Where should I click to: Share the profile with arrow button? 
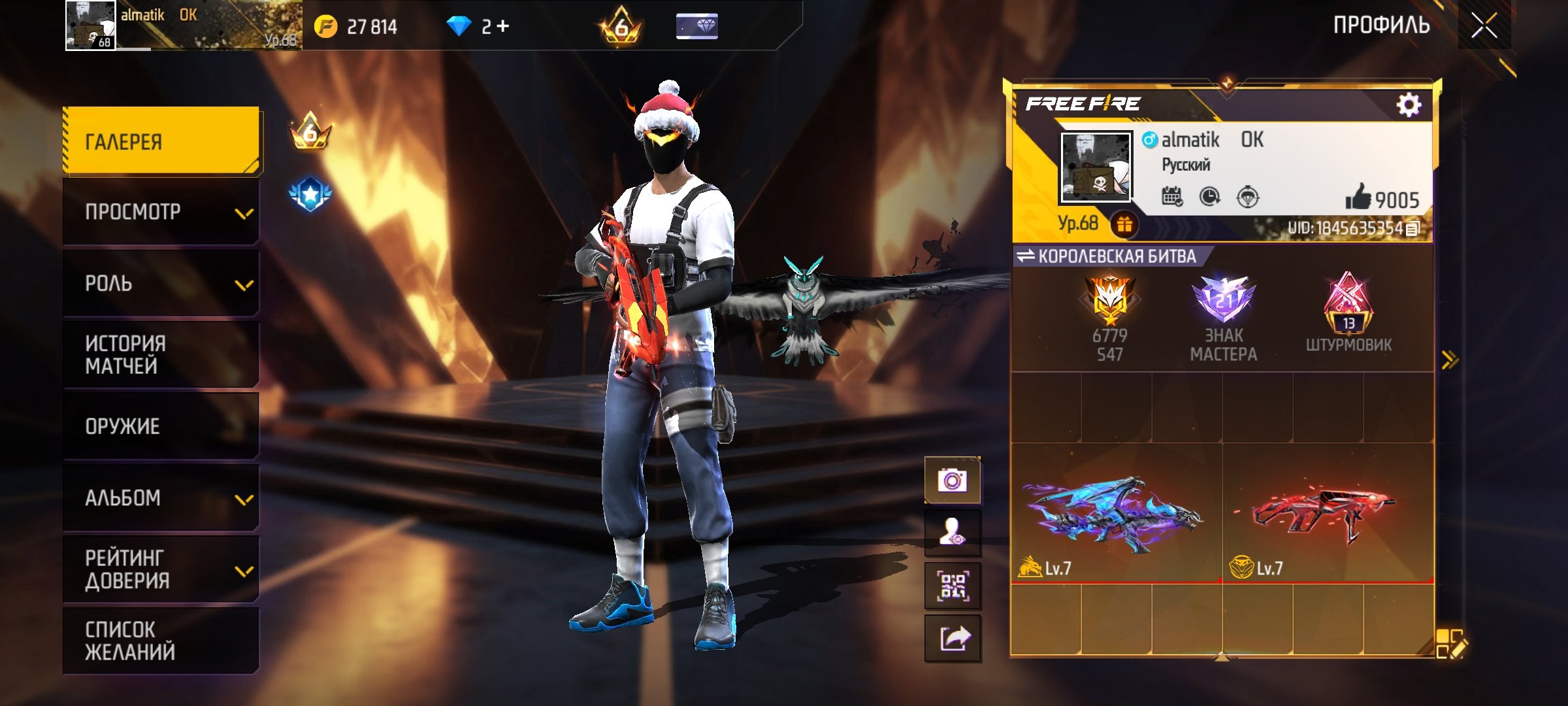point(953,638)
